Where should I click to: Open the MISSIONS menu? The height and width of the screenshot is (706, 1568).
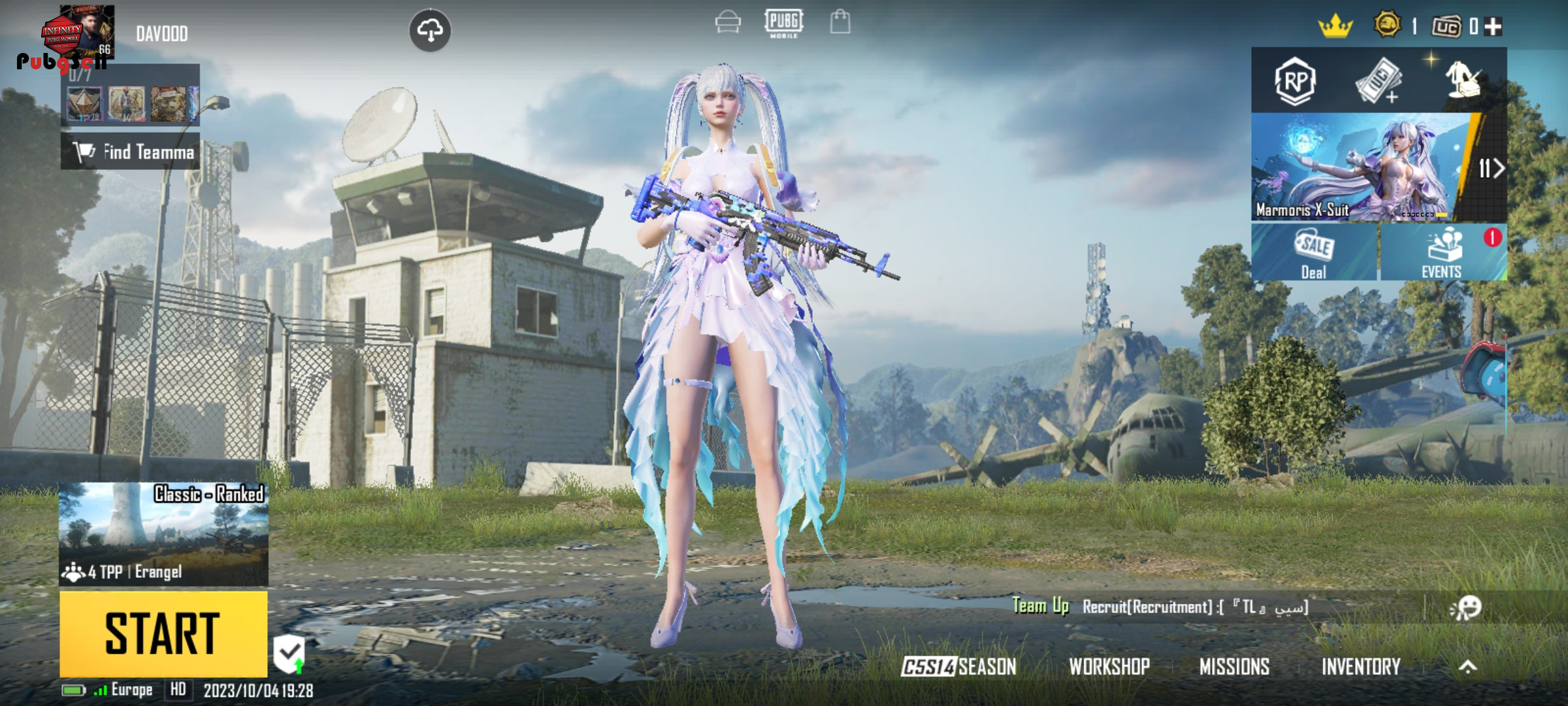[1234, 666]
